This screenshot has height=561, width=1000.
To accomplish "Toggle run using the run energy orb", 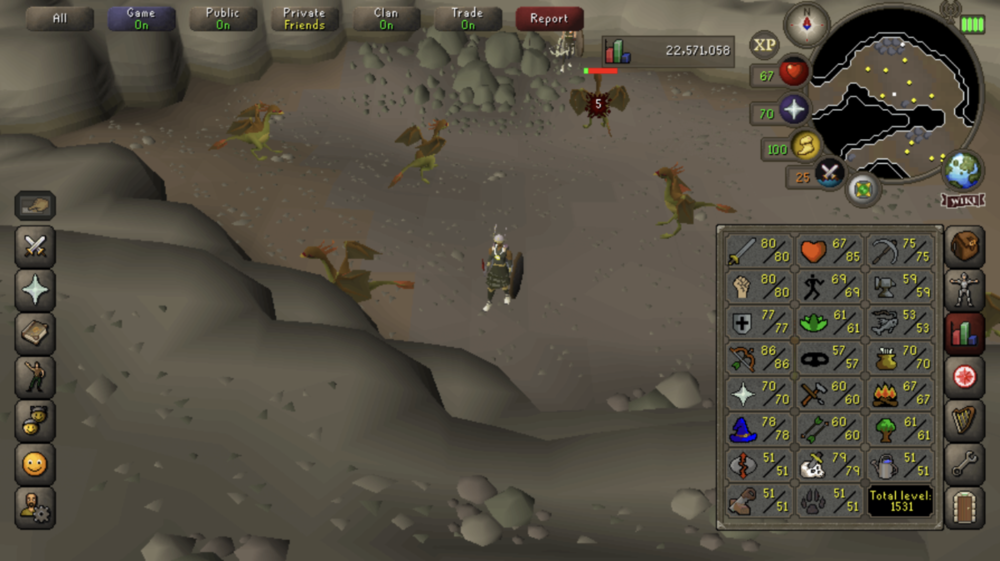I will click(x=806, y=147).
